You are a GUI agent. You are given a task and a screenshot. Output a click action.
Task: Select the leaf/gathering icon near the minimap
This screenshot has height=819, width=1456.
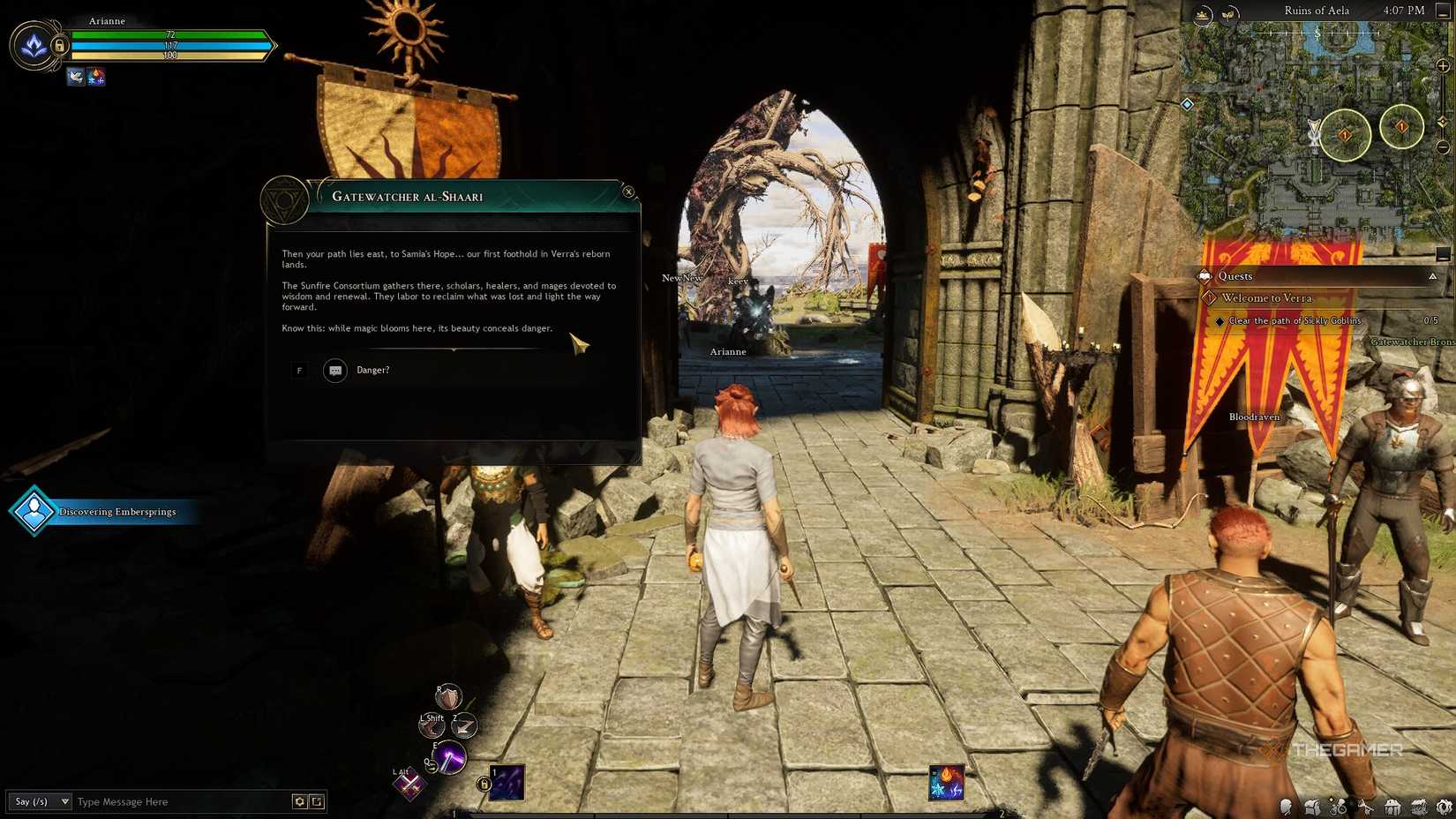click(1228, 14)
